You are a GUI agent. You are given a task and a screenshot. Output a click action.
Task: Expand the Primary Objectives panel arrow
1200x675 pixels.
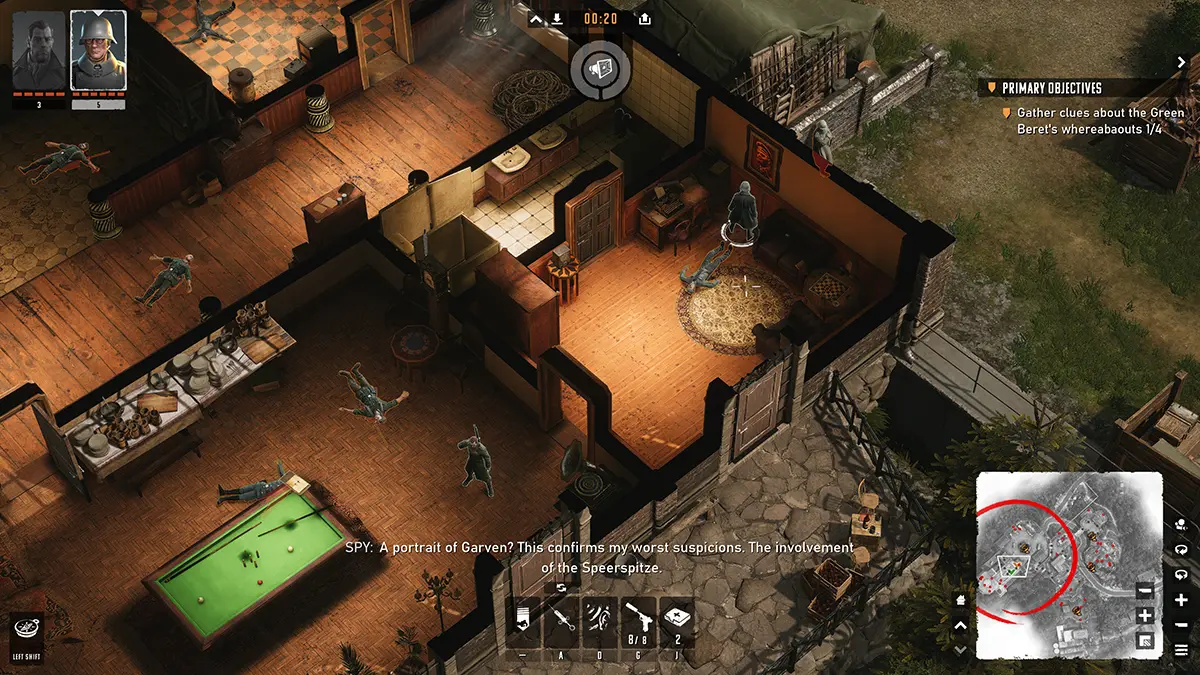[1181, 62]
